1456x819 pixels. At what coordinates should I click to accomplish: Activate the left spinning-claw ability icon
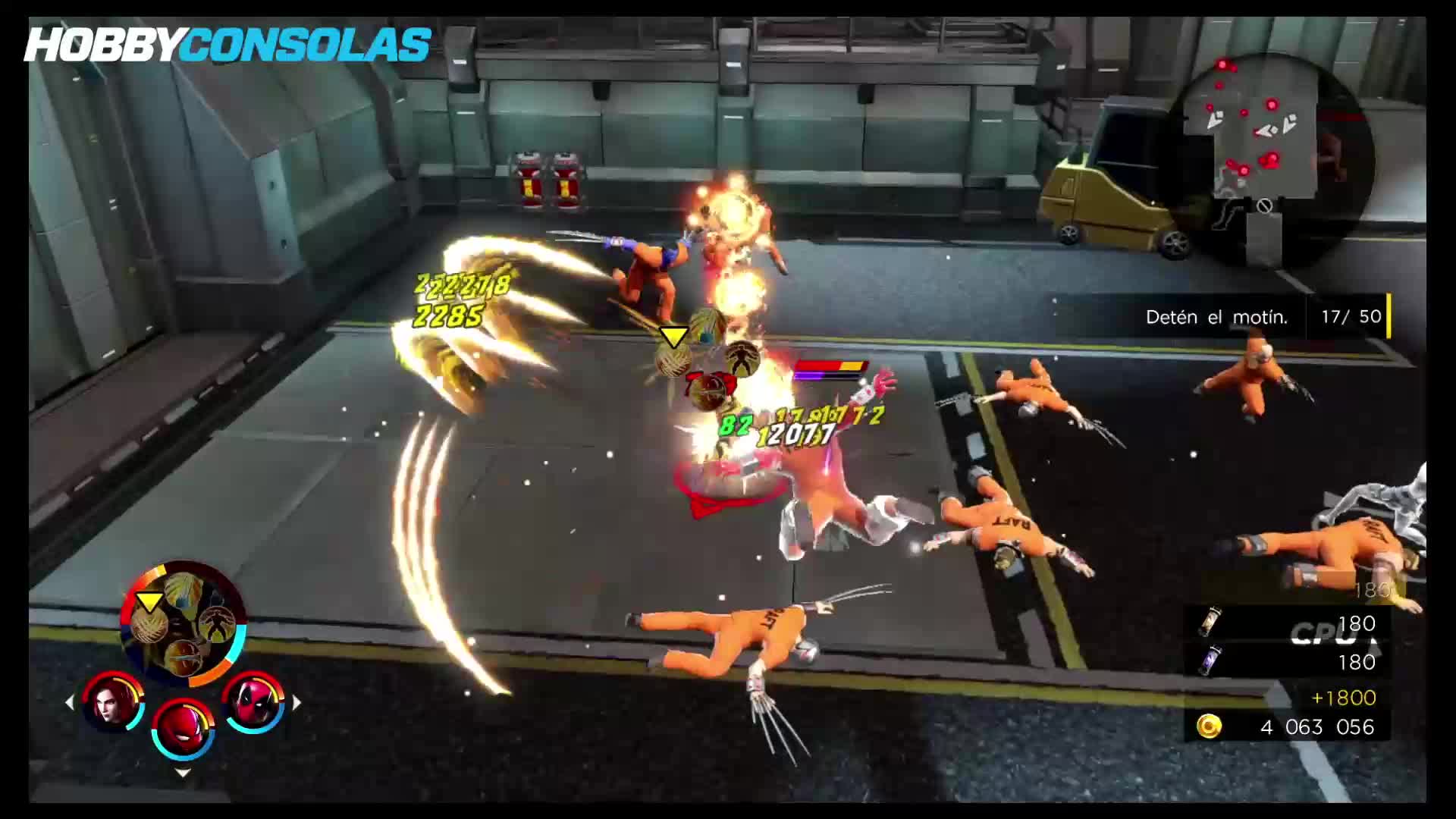[149, 623]
